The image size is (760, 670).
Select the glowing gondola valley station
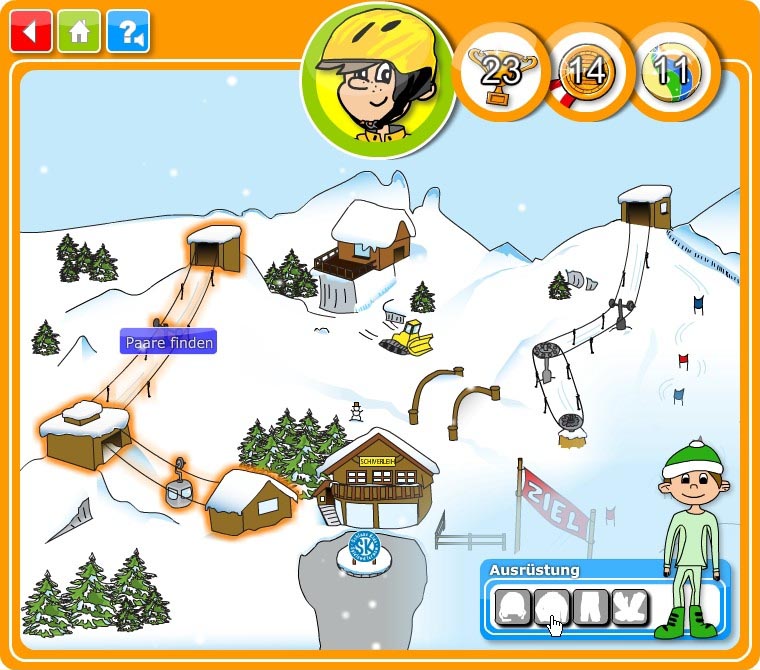click(x=87, y=435)
